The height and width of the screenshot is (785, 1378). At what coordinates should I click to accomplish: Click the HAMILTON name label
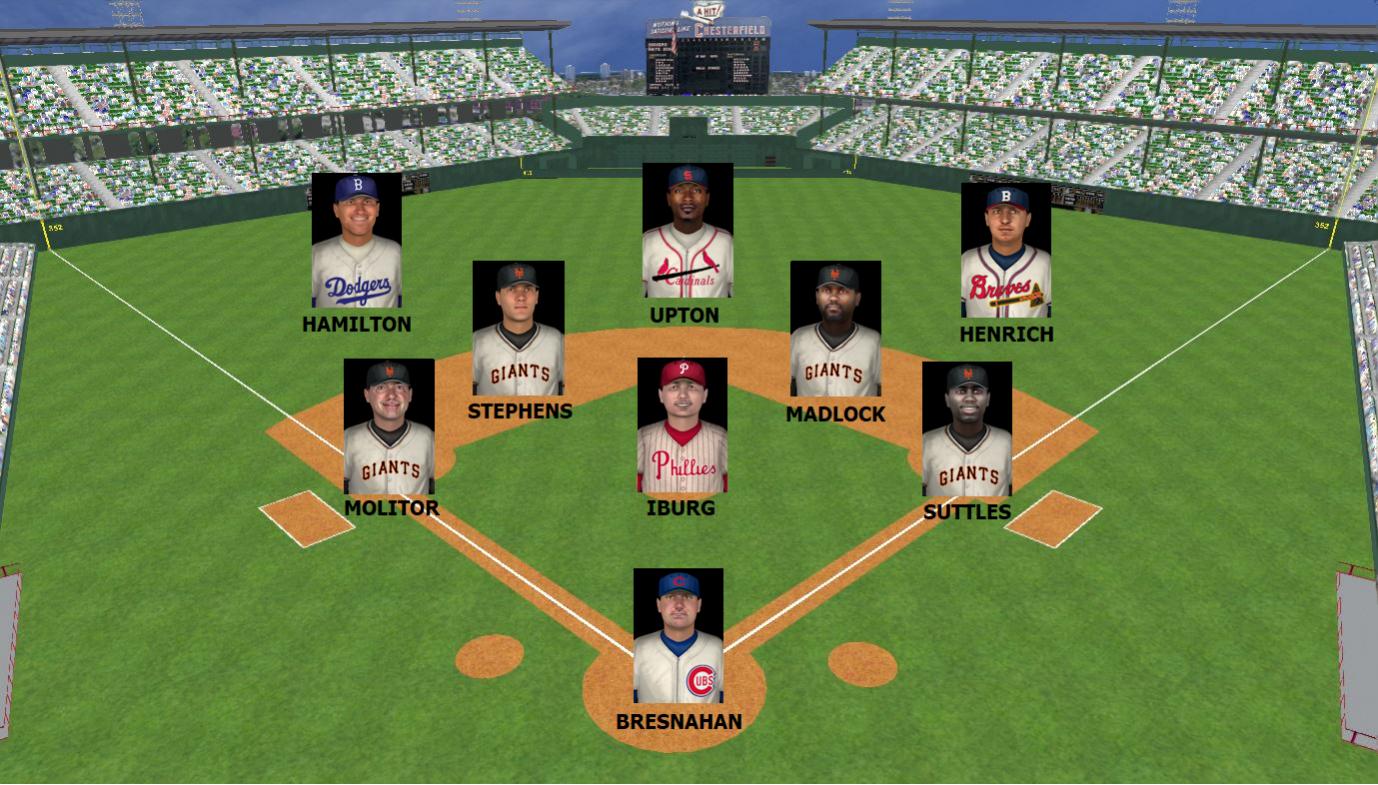pos(357,324)
